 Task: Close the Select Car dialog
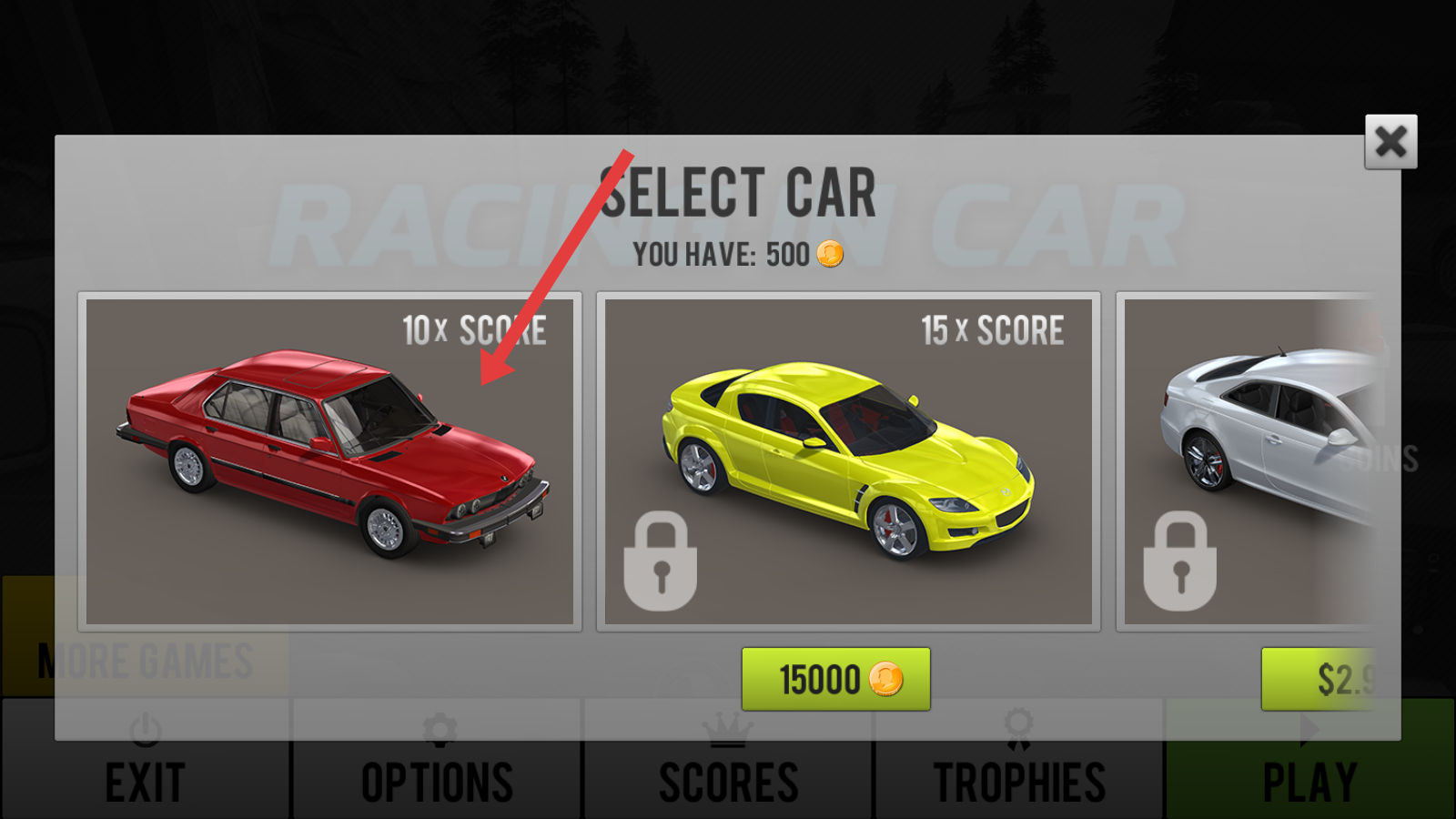click(1390, 142)
